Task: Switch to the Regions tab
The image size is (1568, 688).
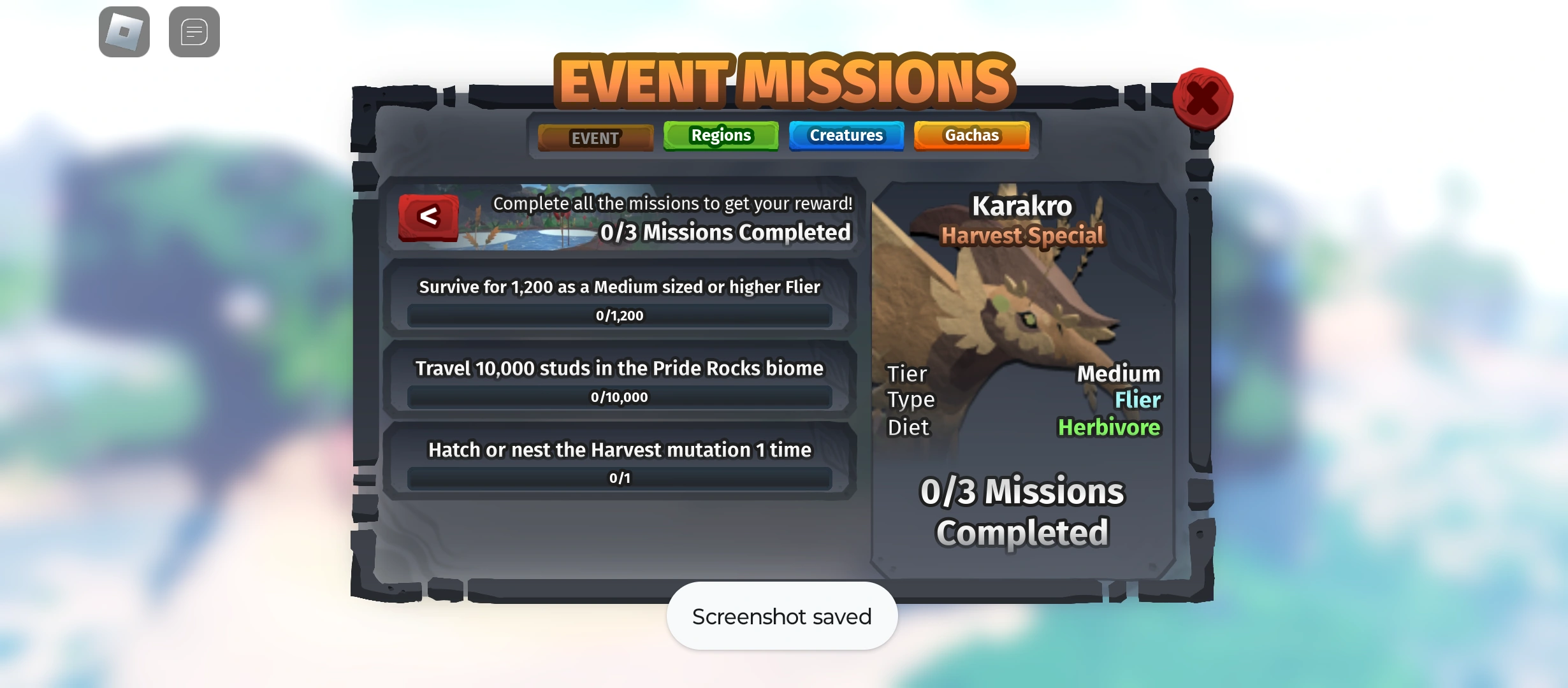Action: coord(720,135)
